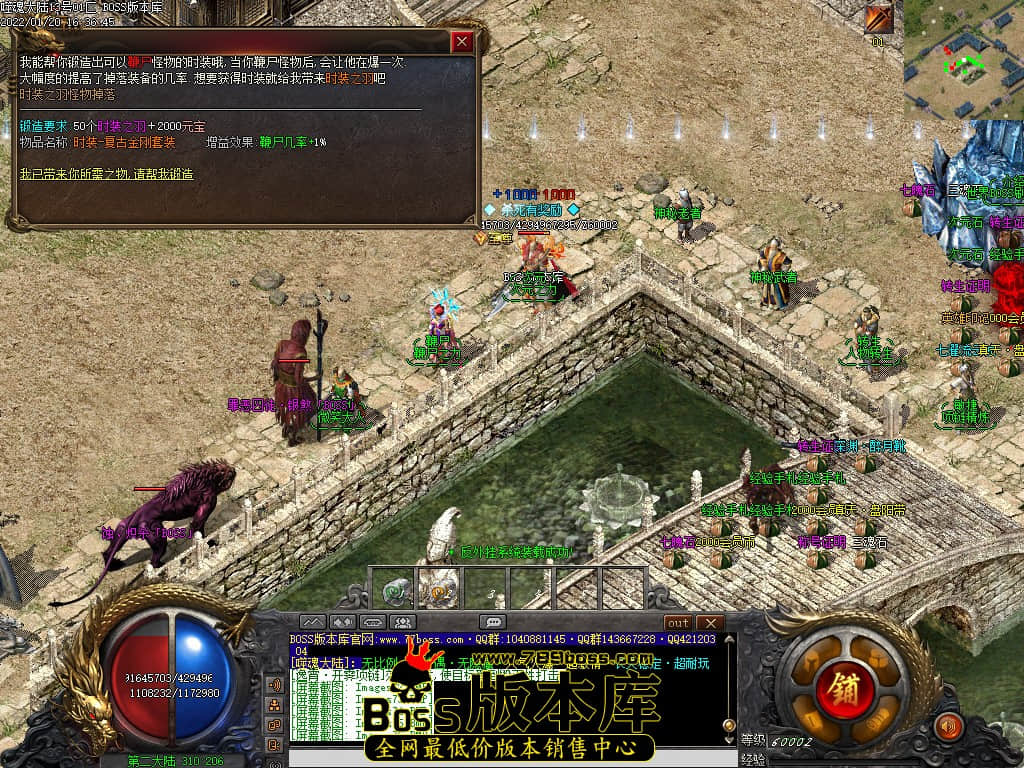Click the chat channel broadcast icon
The height and width of the screenshot is (768, 1024).
[x=274, y=685]
